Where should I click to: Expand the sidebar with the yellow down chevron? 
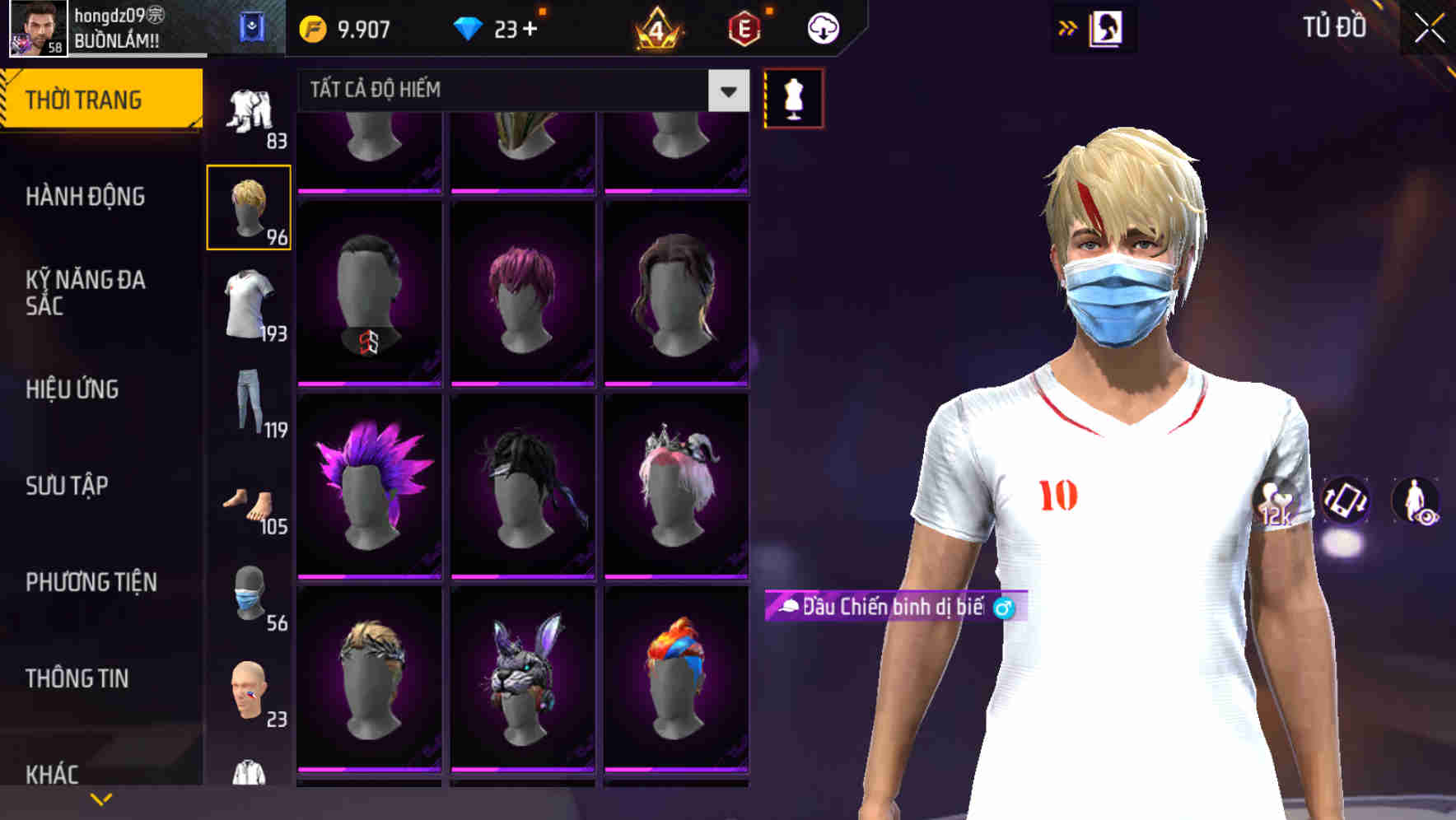[x=101, y=798]
